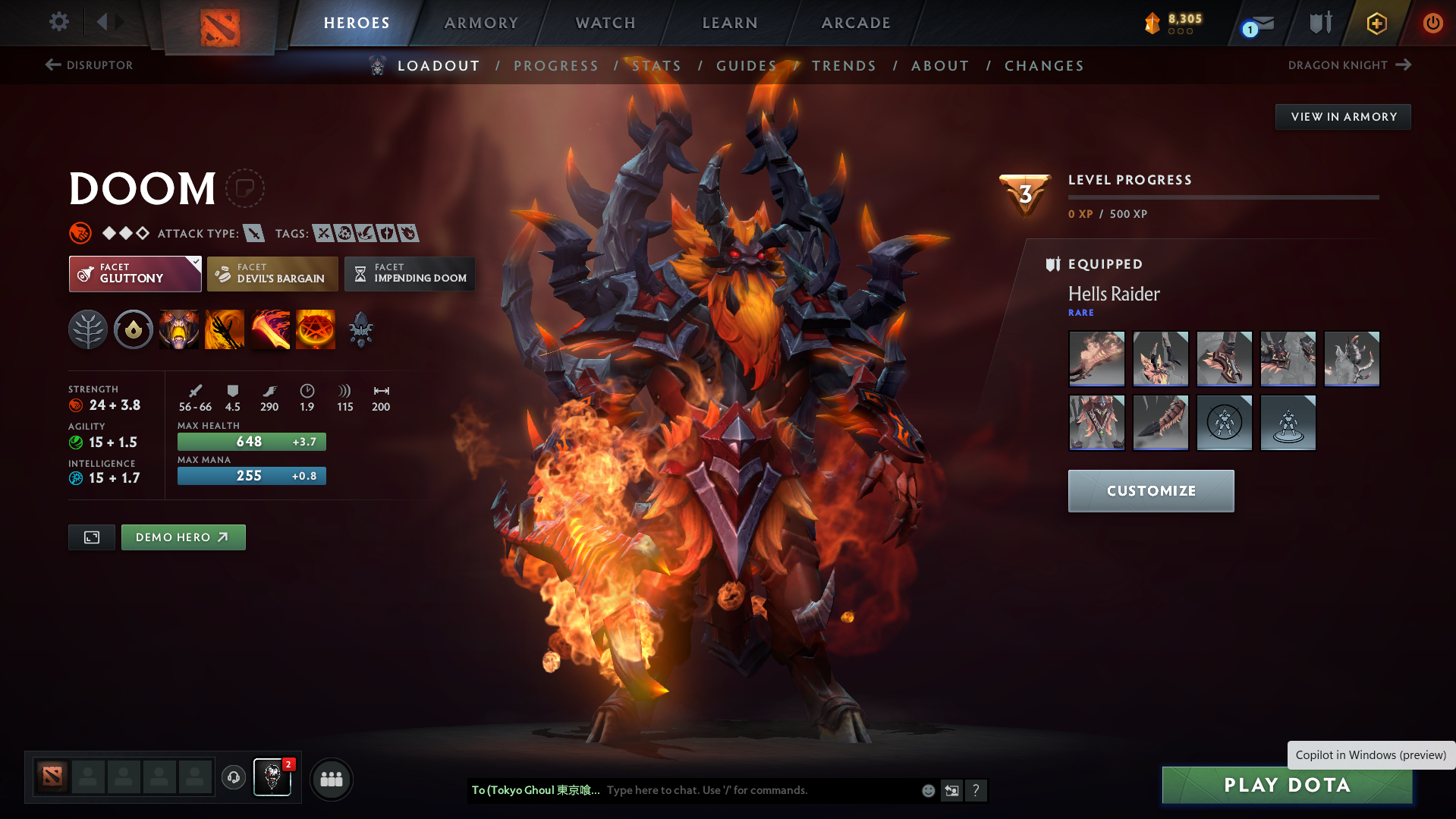Select the Devour ability icon
Viewport: 1456px width, 819px height.
pos(179,329)
